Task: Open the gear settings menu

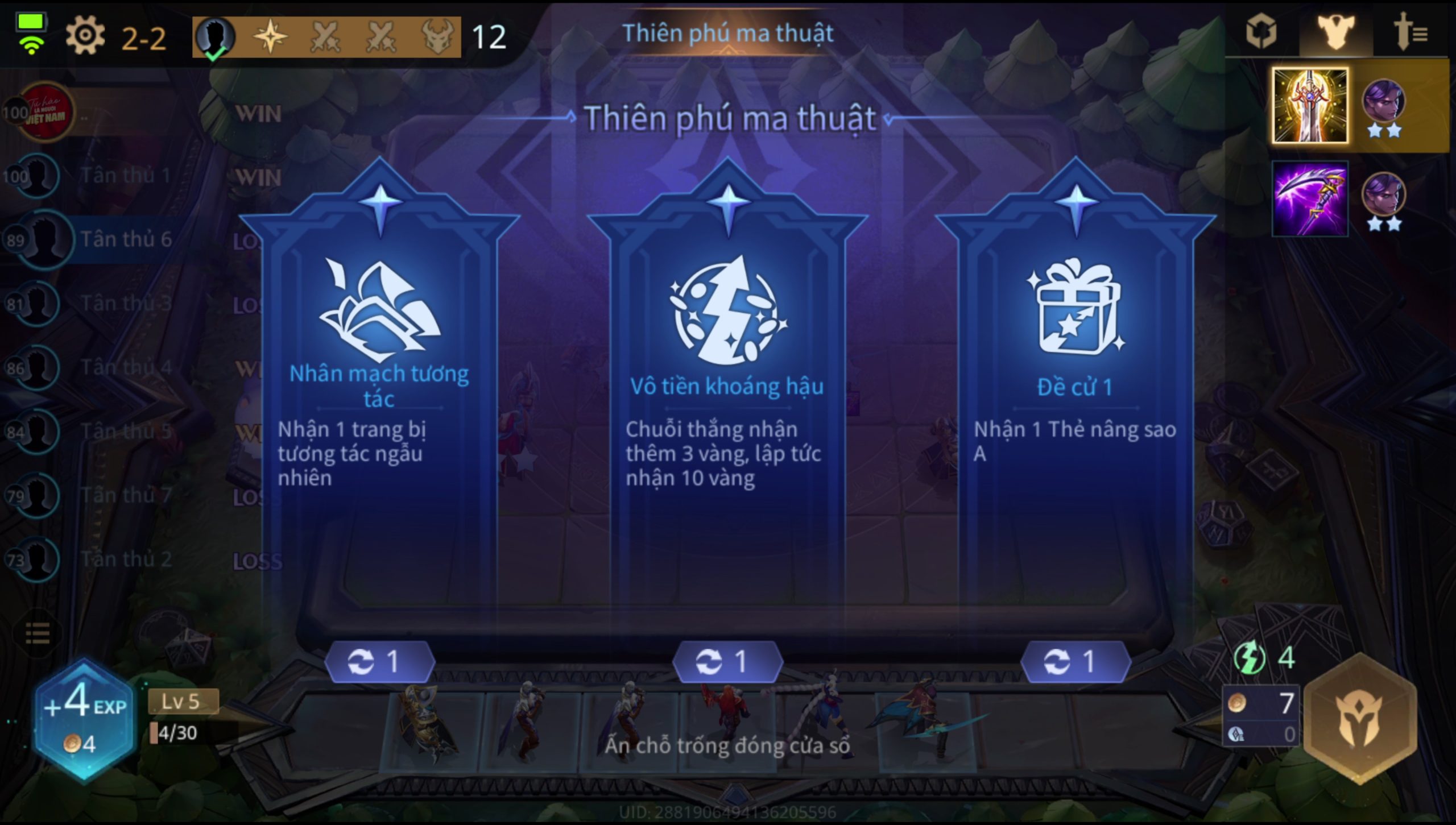Action: (85, 36)
